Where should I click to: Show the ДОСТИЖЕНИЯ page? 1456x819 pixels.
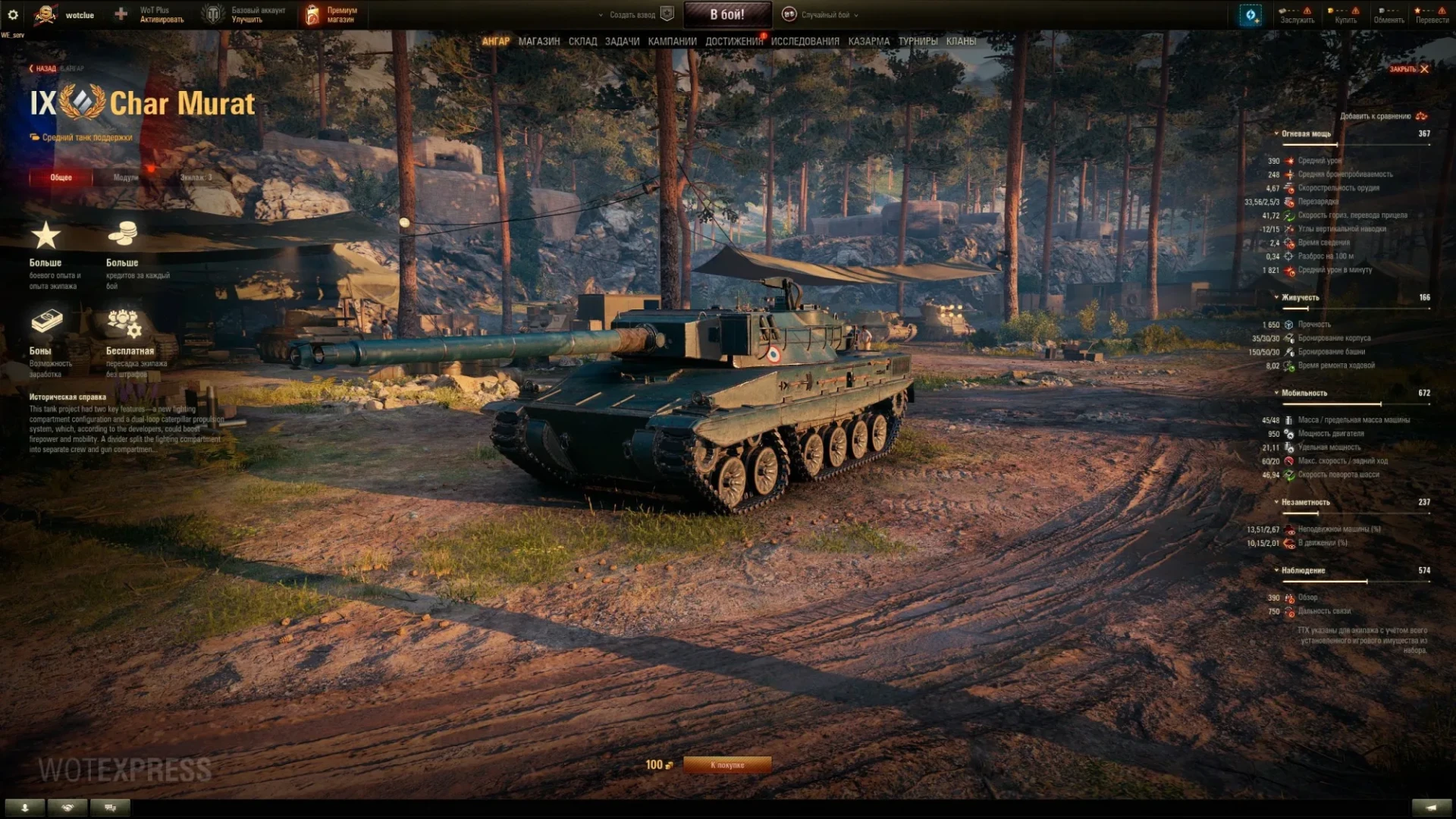coord(733,42)
